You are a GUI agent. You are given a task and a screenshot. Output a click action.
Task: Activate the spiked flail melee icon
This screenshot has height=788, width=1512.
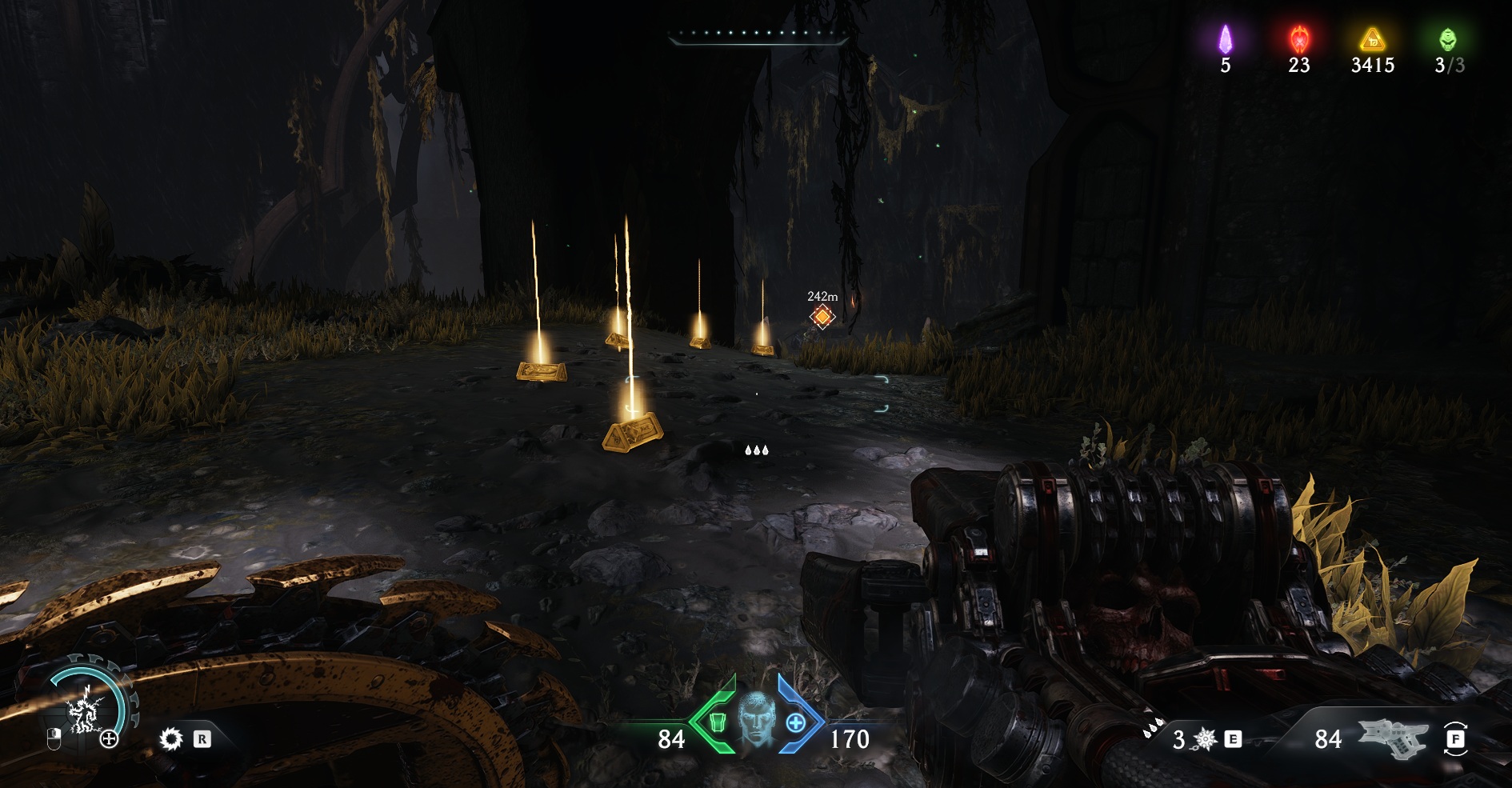coord(1206,740)
